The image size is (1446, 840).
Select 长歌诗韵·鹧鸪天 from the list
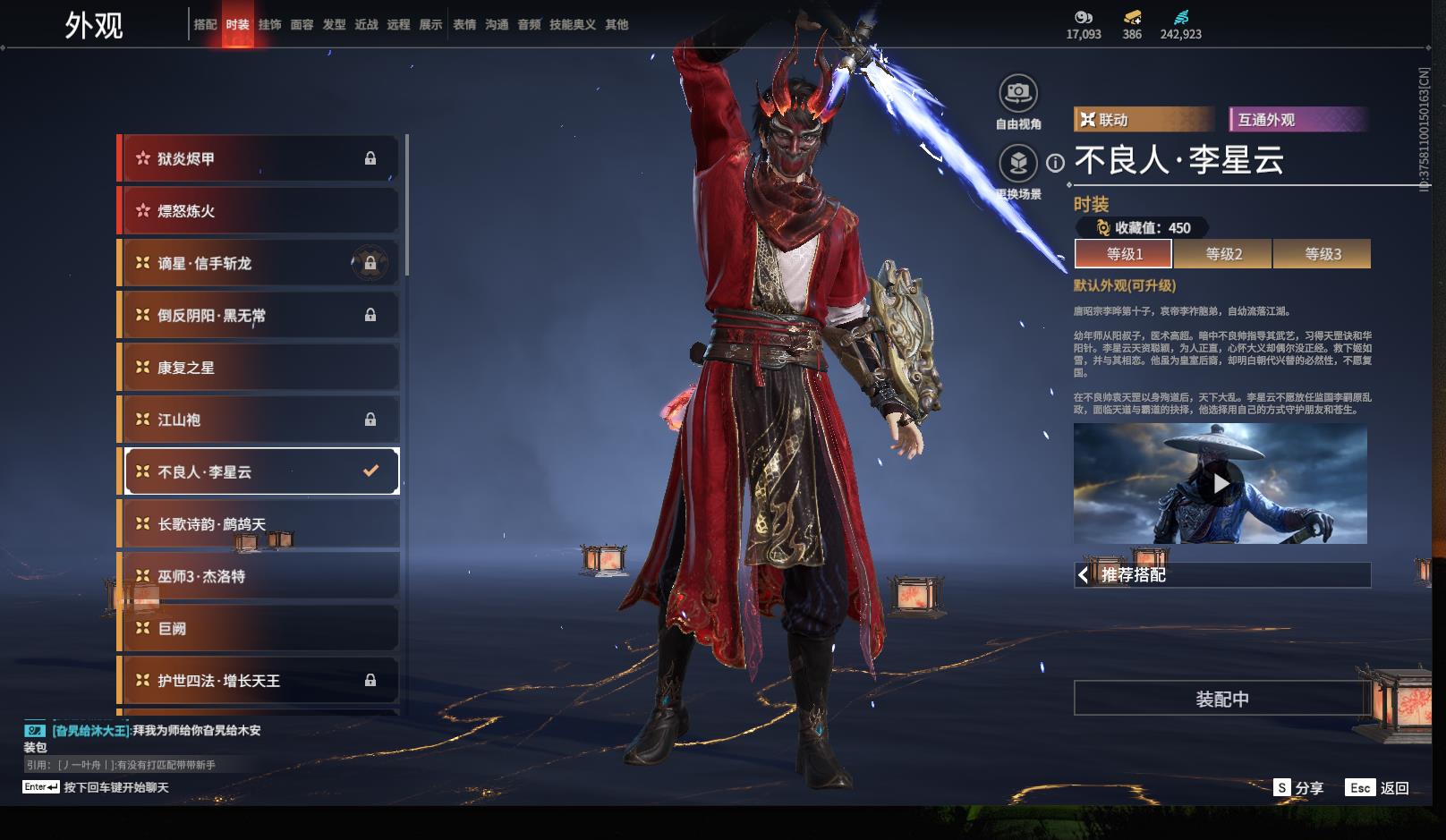259,524
